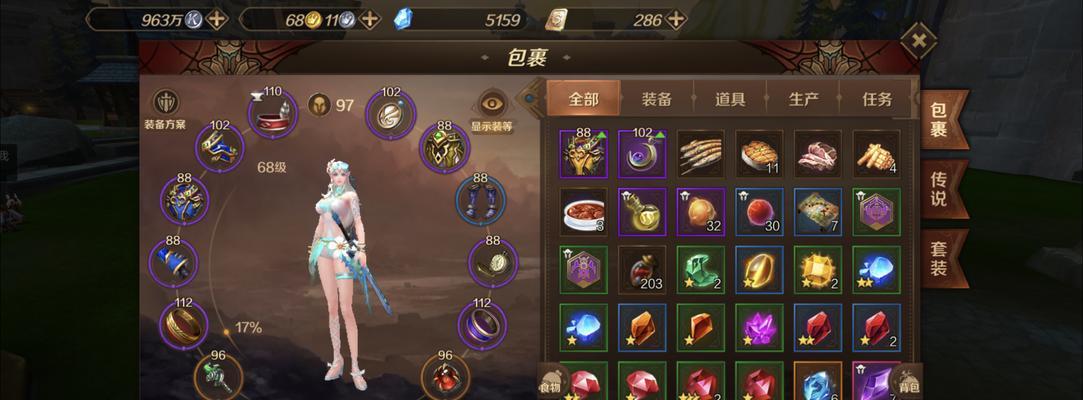Switch to the 任务 quest tab
Screen dimensions: 1083x400
[877, 99]
